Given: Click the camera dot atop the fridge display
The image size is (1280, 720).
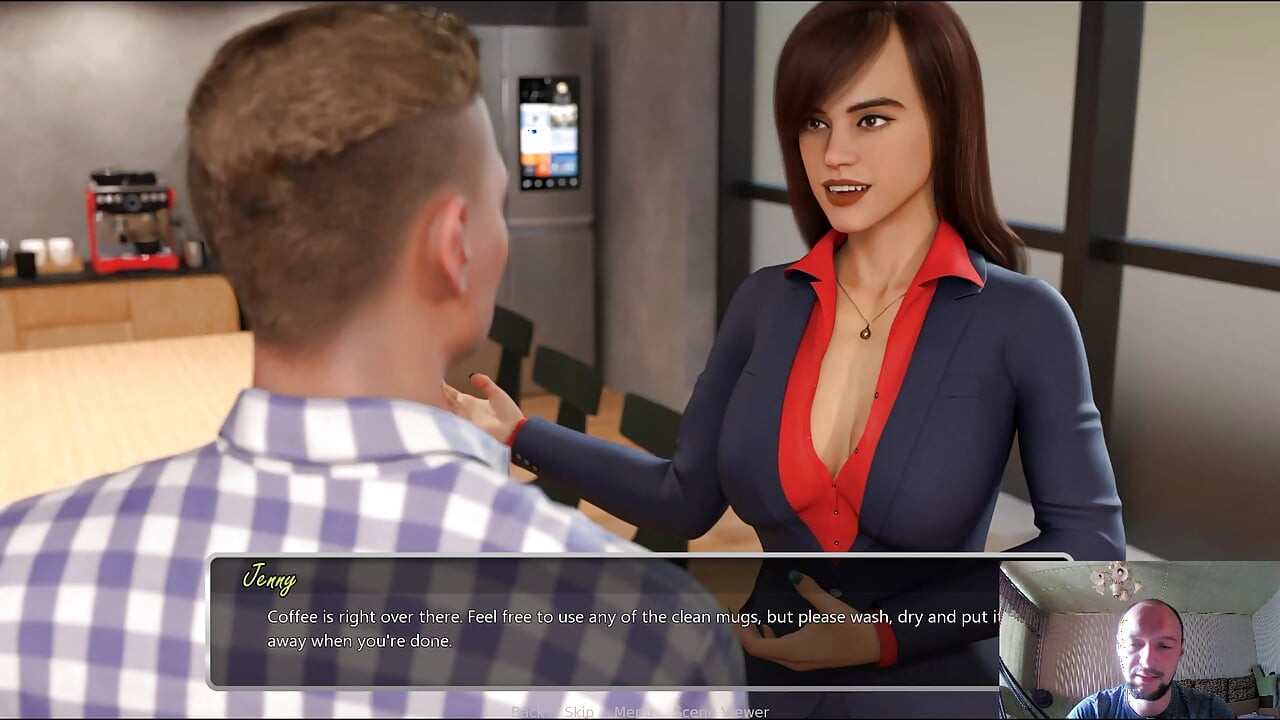Looking at the screenshot, I should coord(547,80).
